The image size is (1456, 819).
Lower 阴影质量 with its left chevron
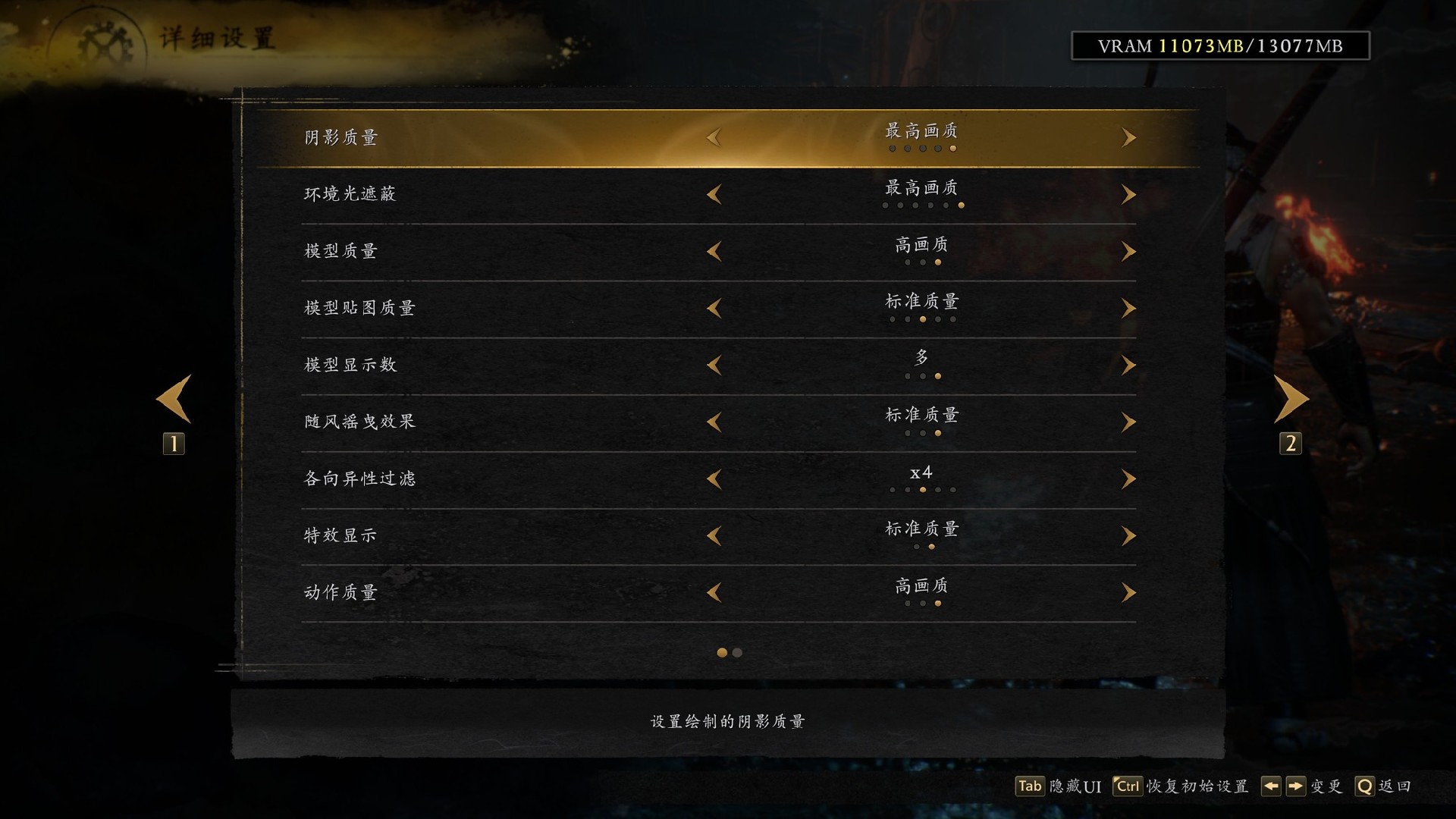pos(713,137)
